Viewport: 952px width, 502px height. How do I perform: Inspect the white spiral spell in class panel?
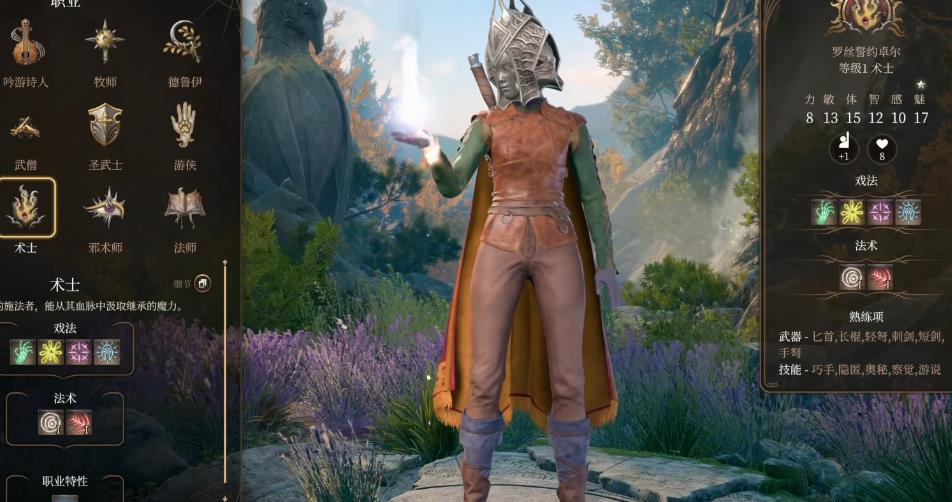click(x=51, y=422)
